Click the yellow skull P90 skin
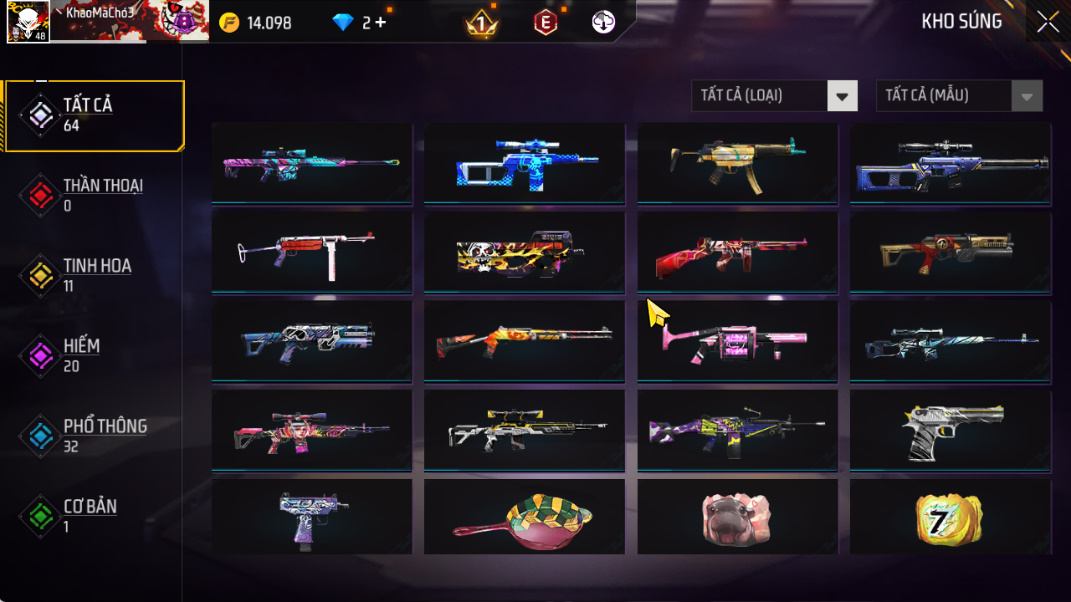Image resolution: width=1071 pixels, height=602 pixels. pos(524,251)
